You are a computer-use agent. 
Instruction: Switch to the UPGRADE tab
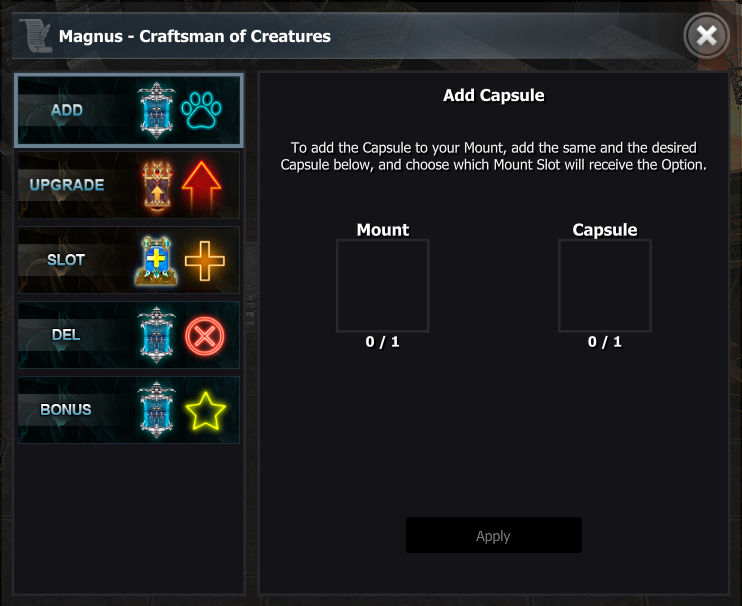[128, 185]
